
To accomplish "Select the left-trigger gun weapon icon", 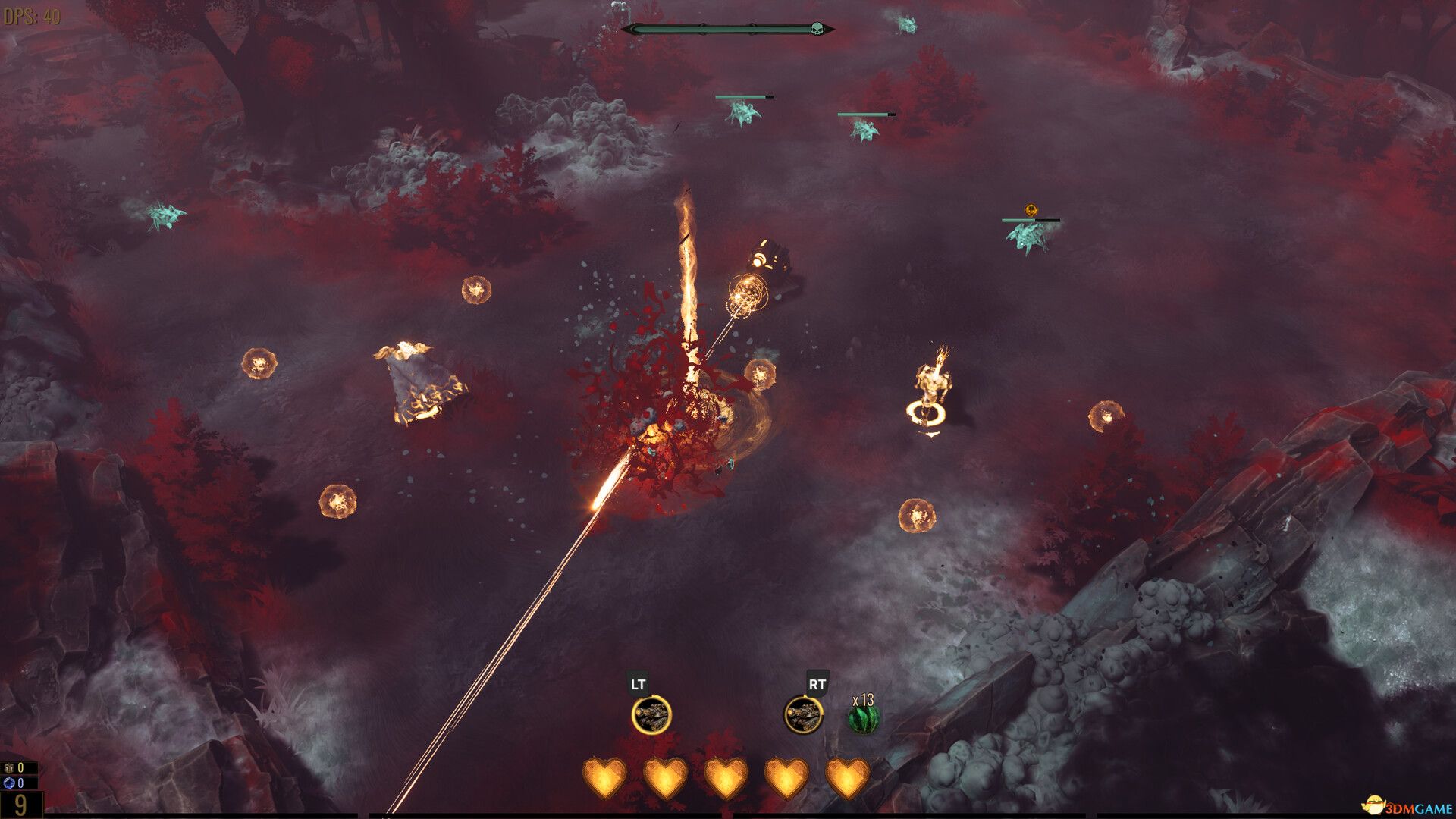I will (651, 715).
